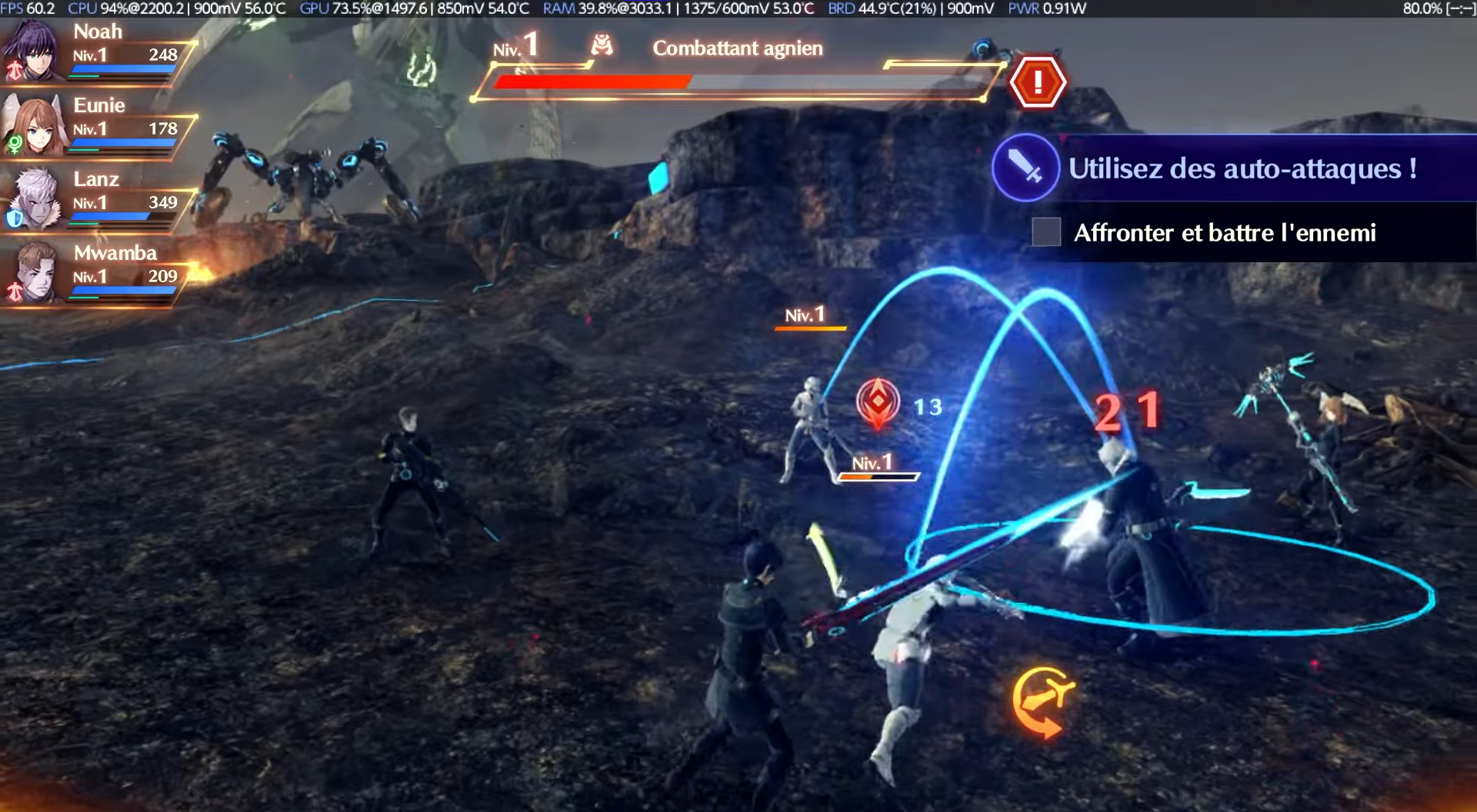
Task: Click the 'Combattant agnien' enemy name label
Action: point(737,48)
